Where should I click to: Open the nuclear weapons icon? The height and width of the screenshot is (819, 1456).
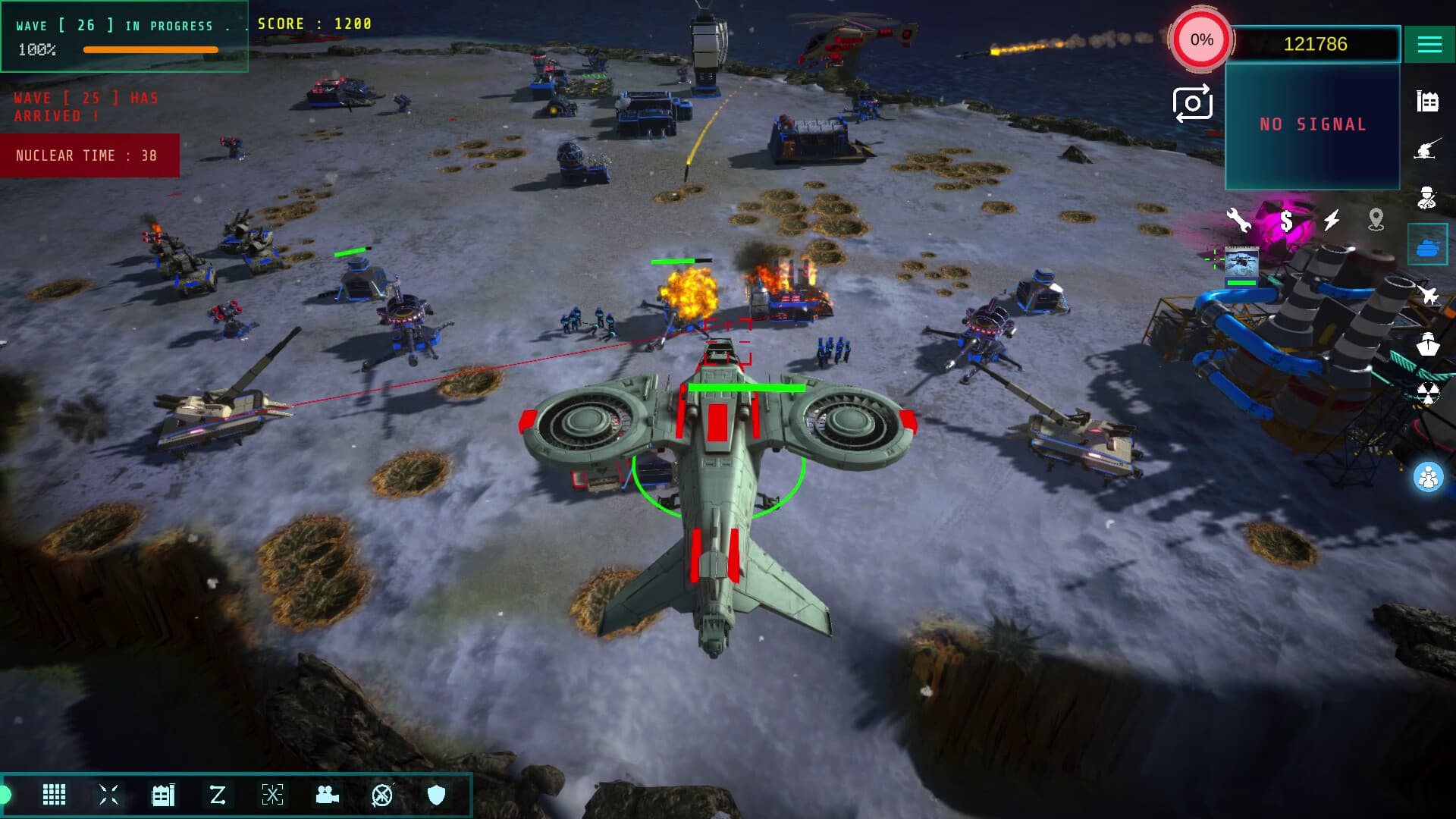[x=1429, y=394]
